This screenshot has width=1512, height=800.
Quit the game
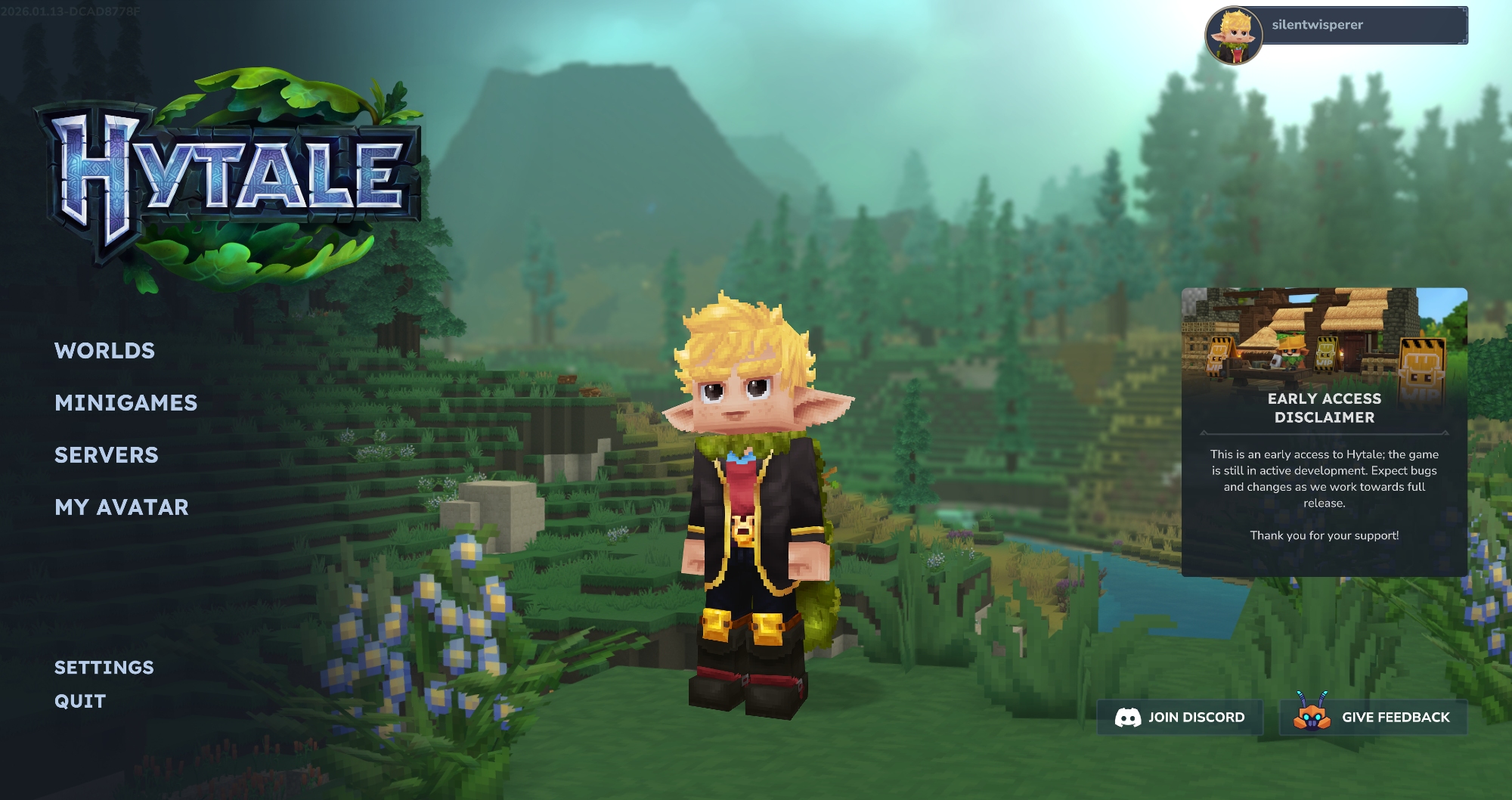80,702
